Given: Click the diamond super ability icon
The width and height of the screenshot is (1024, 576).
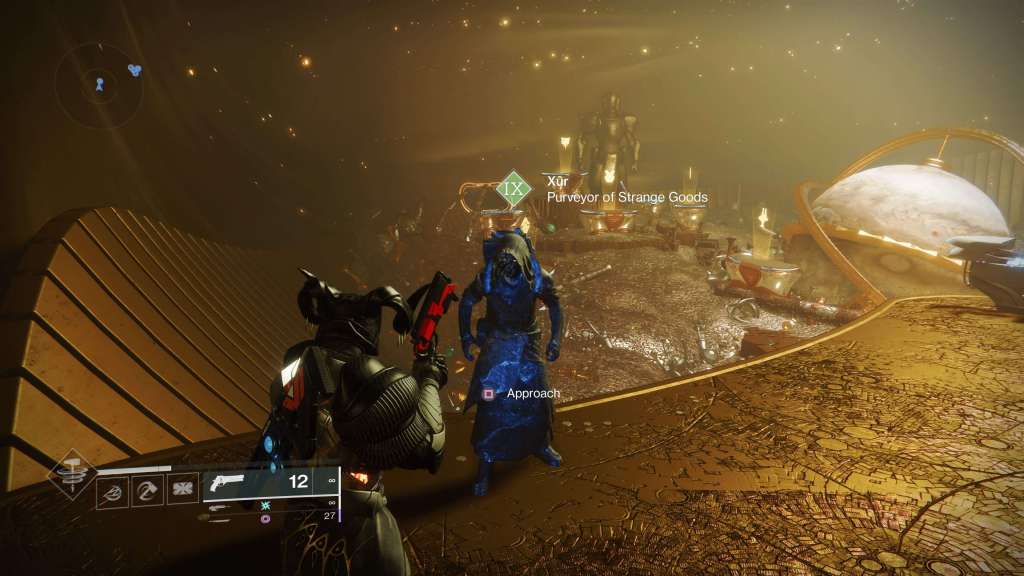Looking at the screenshot, I should coord(72,473).
